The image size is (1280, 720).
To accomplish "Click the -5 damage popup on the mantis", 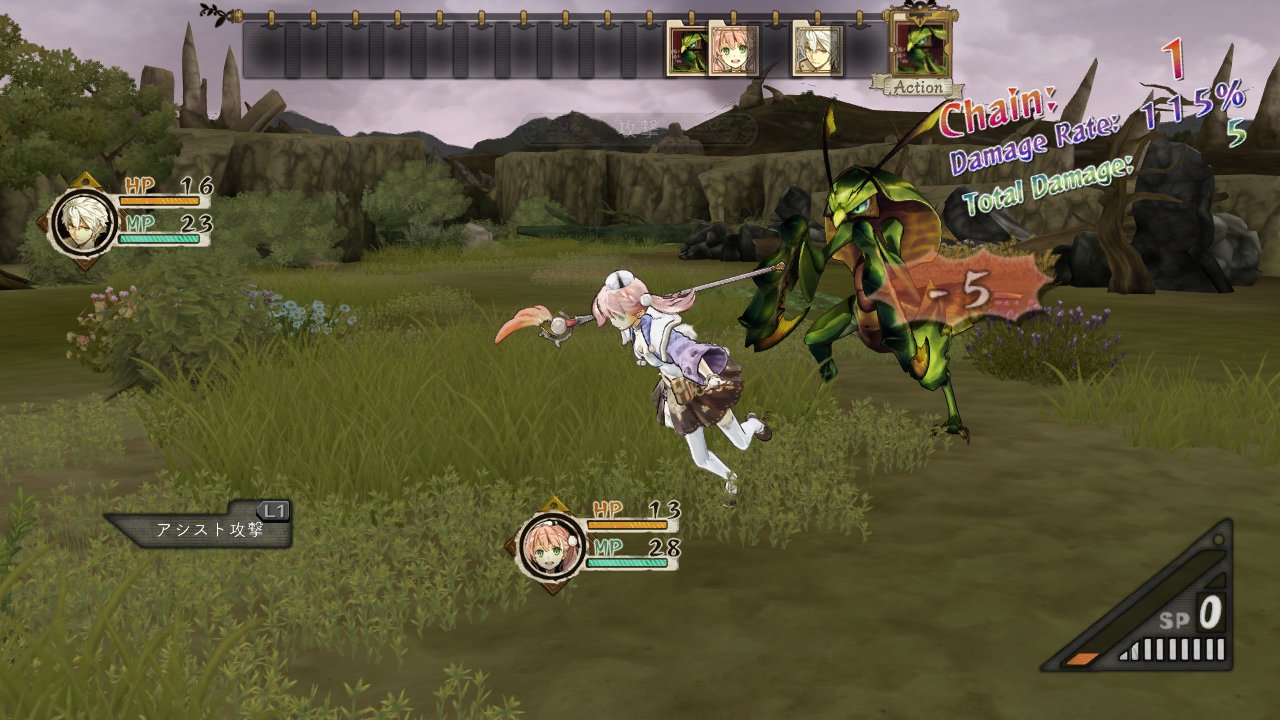I will point(958,290).
